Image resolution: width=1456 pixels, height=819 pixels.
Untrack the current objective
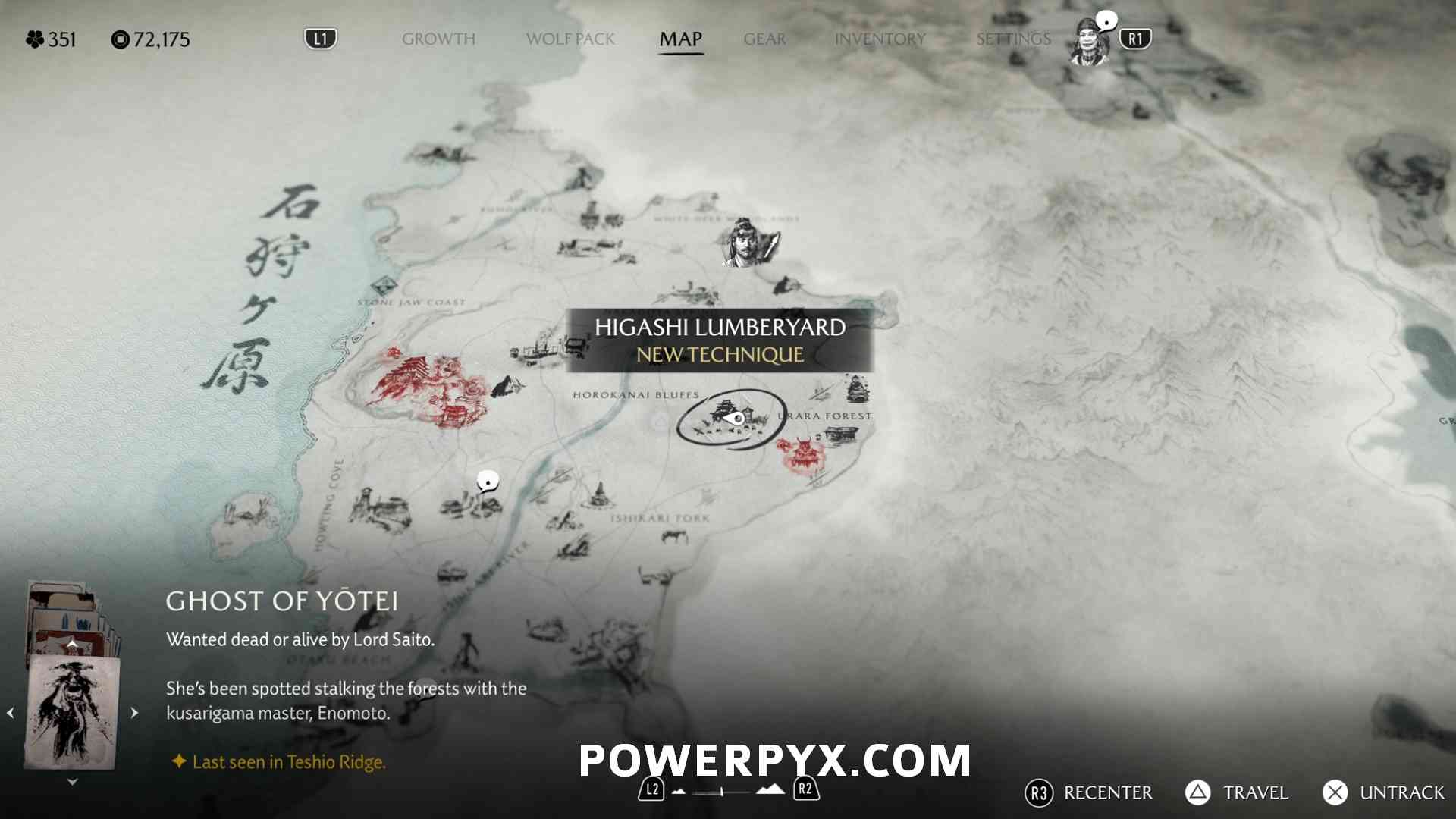coord(1384,792)
